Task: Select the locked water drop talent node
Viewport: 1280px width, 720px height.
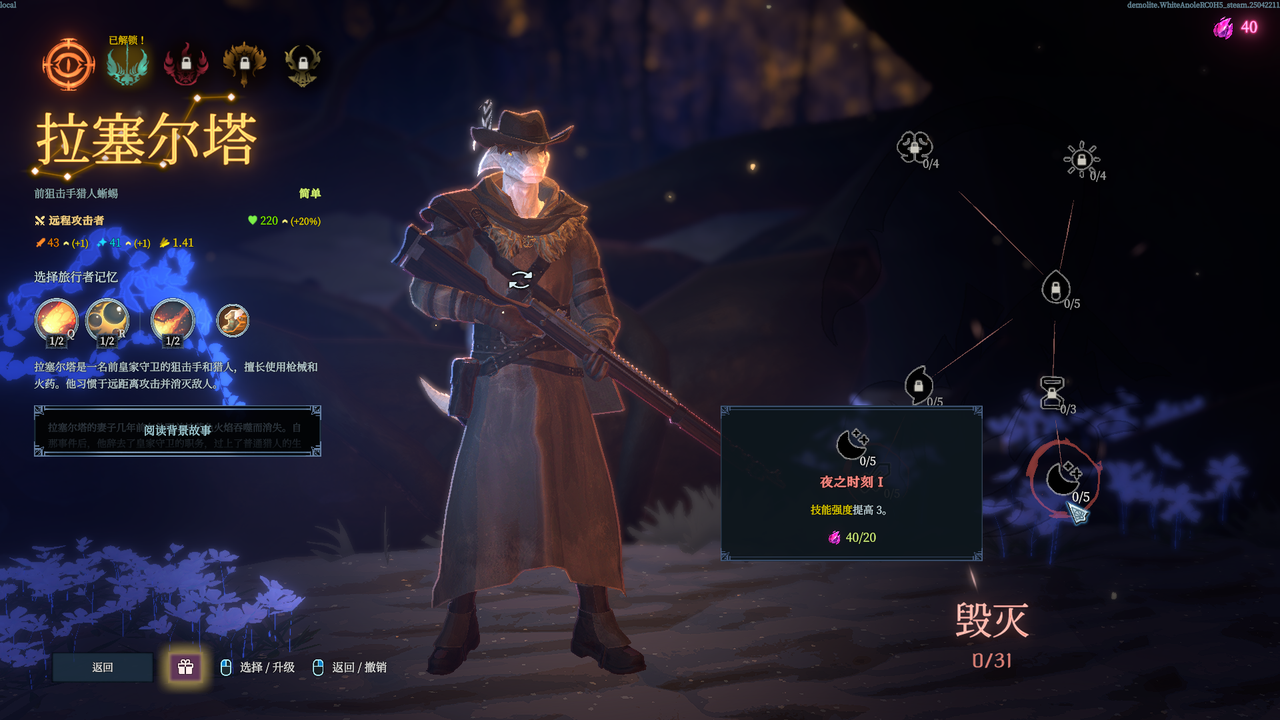Action: click(1053, 289)
